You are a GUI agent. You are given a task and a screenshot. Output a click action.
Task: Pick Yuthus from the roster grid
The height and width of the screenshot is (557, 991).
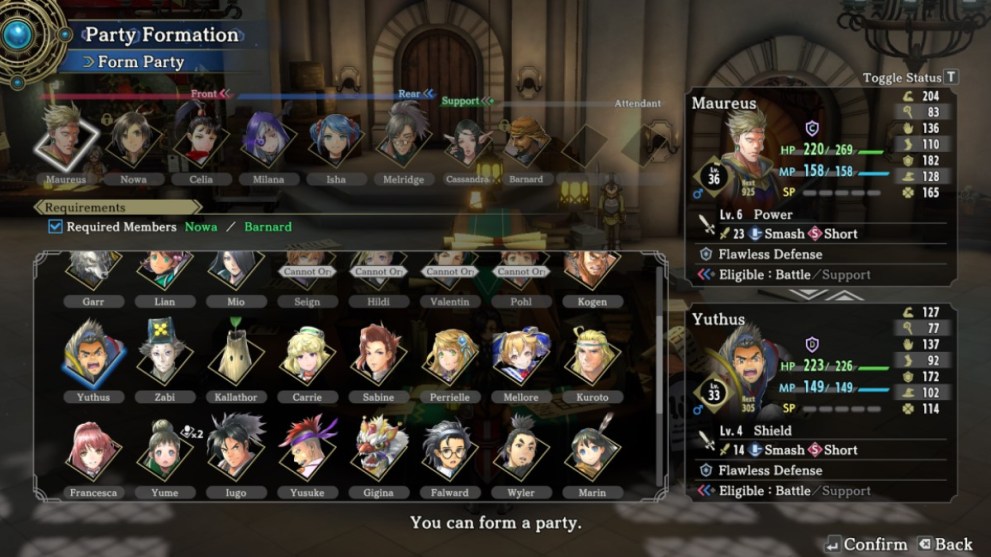click(x=89, y=355)
